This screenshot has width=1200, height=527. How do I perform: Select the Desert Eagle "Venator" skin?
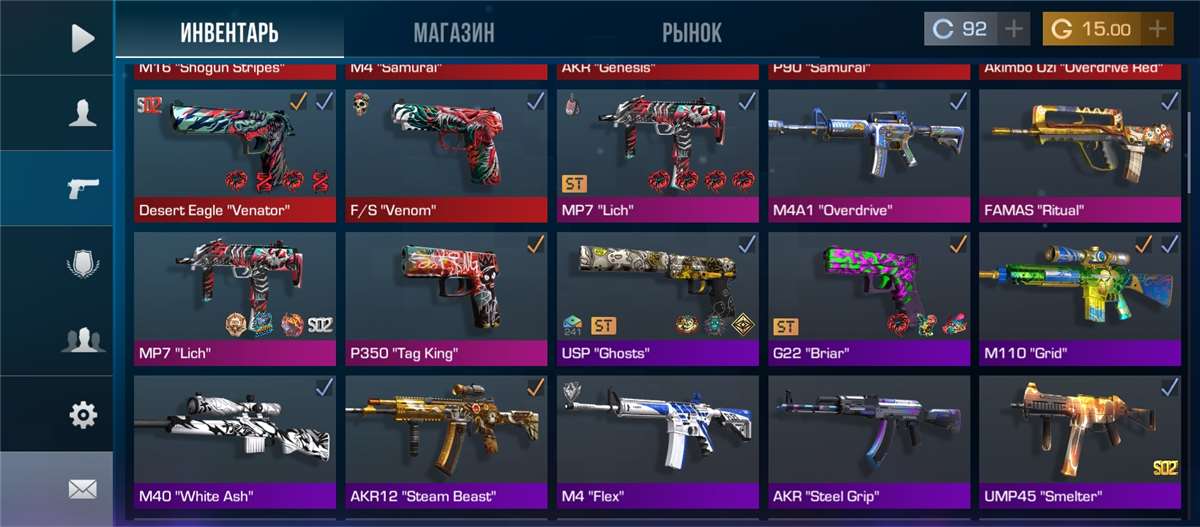click(235, 155)
